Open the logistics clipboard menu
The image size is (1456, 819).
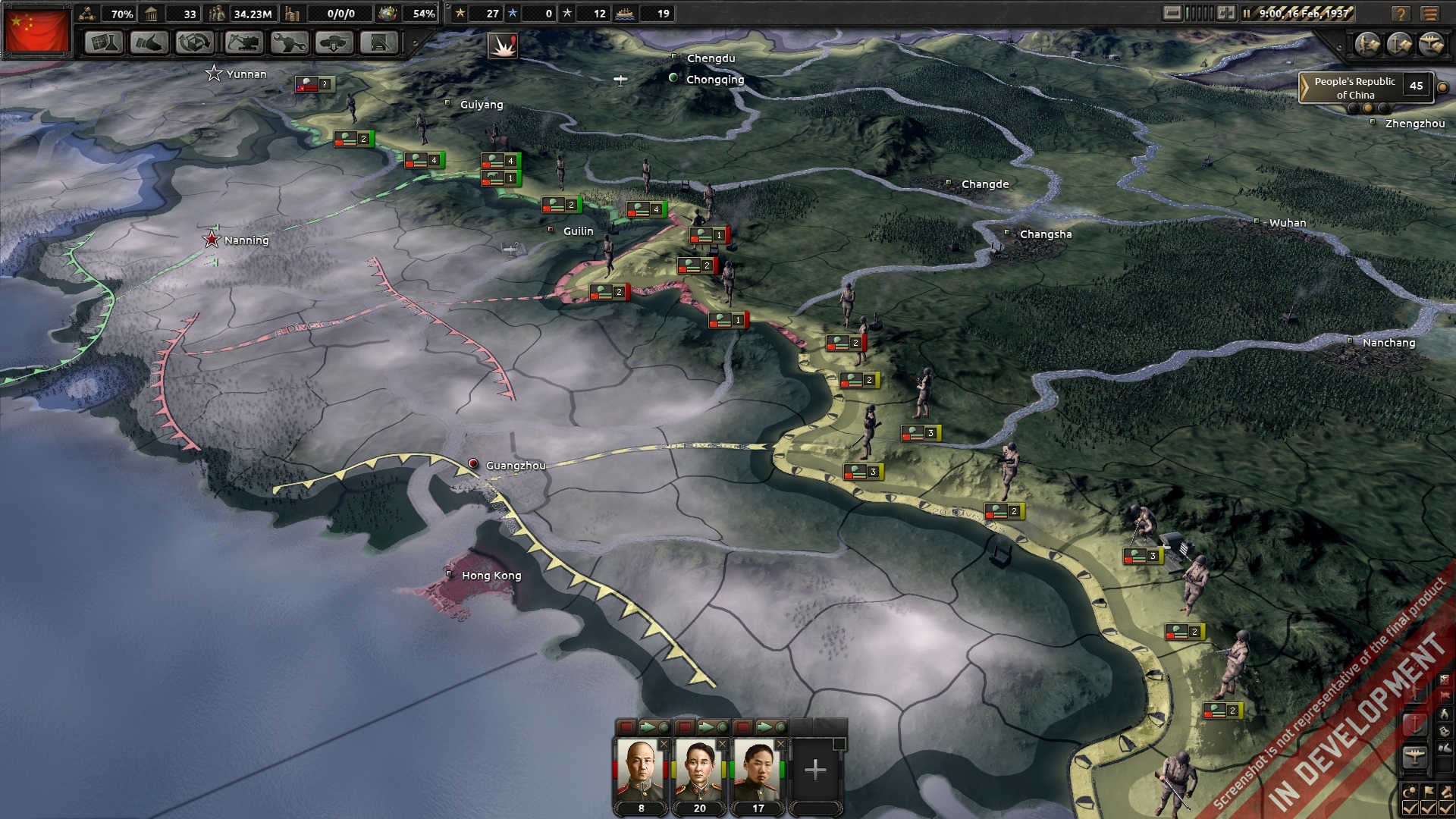point(379,43)
